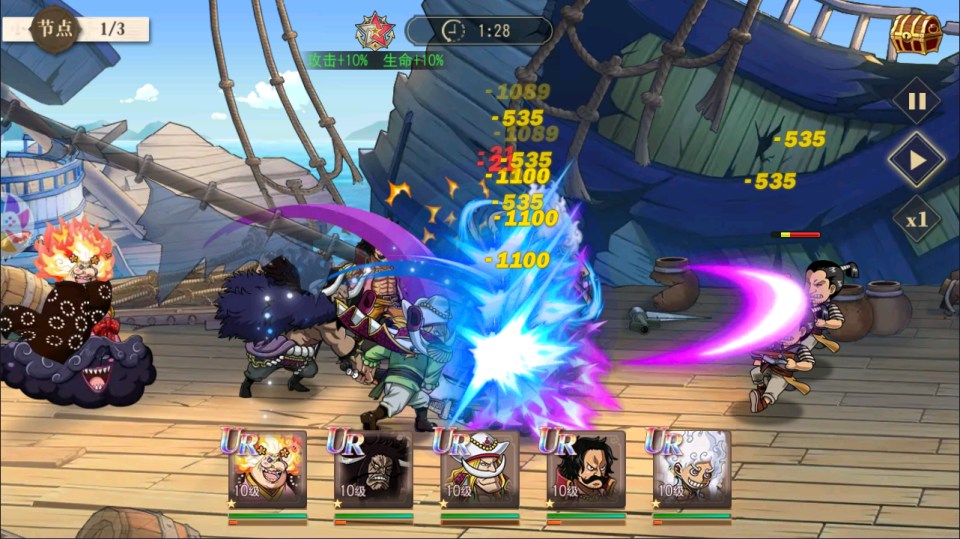Change battle speed with the x1 button
The image size is (960, 539).
click(916, 219)
